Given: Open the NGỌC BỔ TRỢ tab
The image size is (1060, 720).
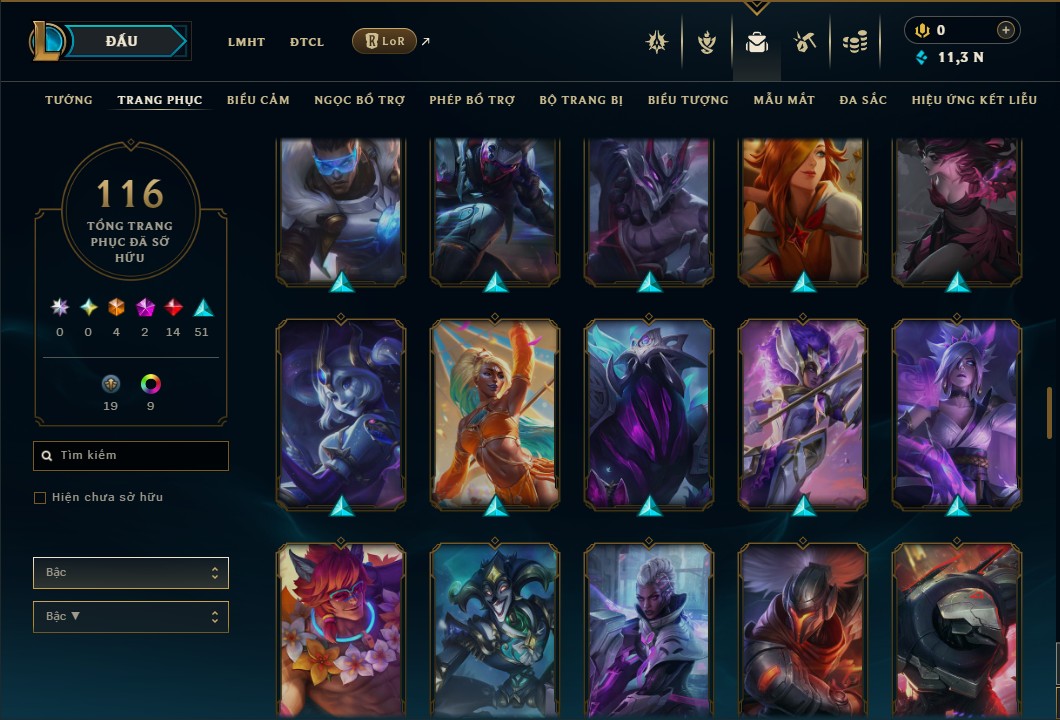Looking at the screenshot, I should [x=359, y=100].
